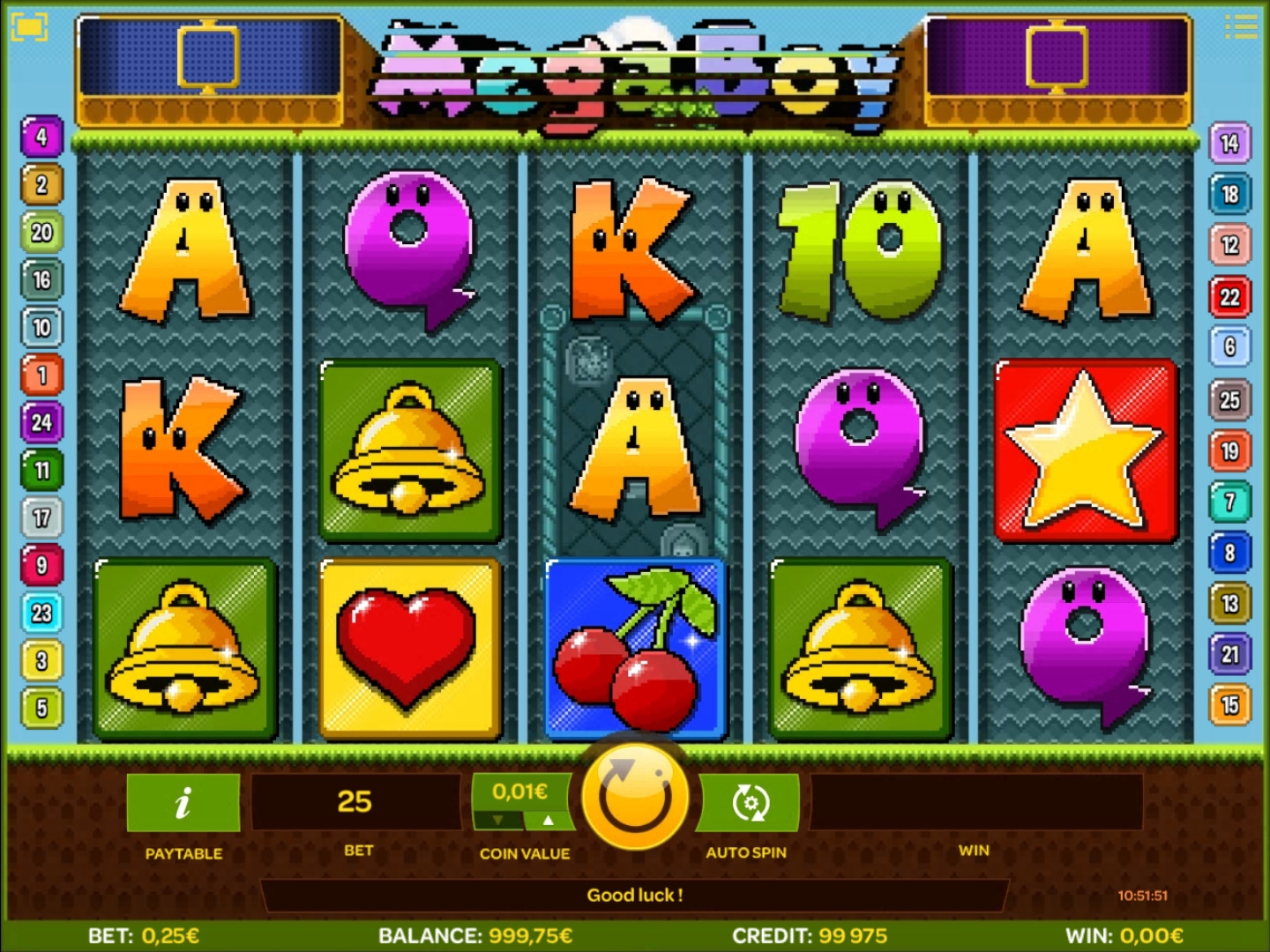Show payline 20 marker
This screenshot has height=952, width=1270.
(41, 233)
